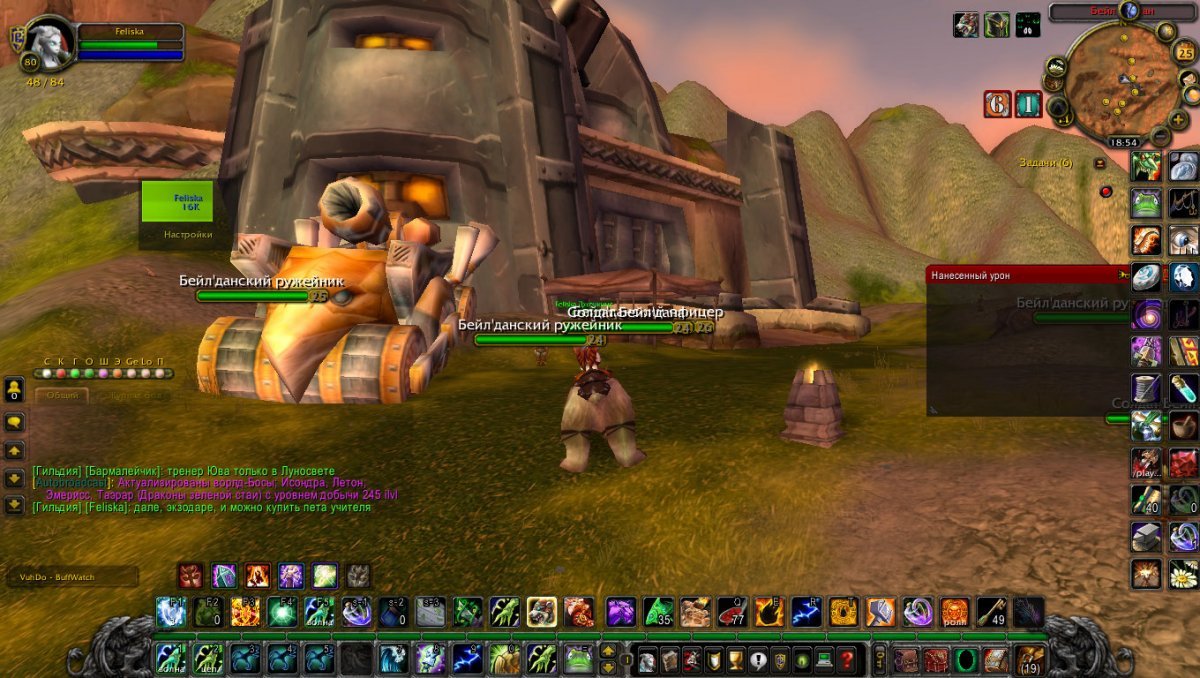Open the calendar button showing 25

(1185, 52)
